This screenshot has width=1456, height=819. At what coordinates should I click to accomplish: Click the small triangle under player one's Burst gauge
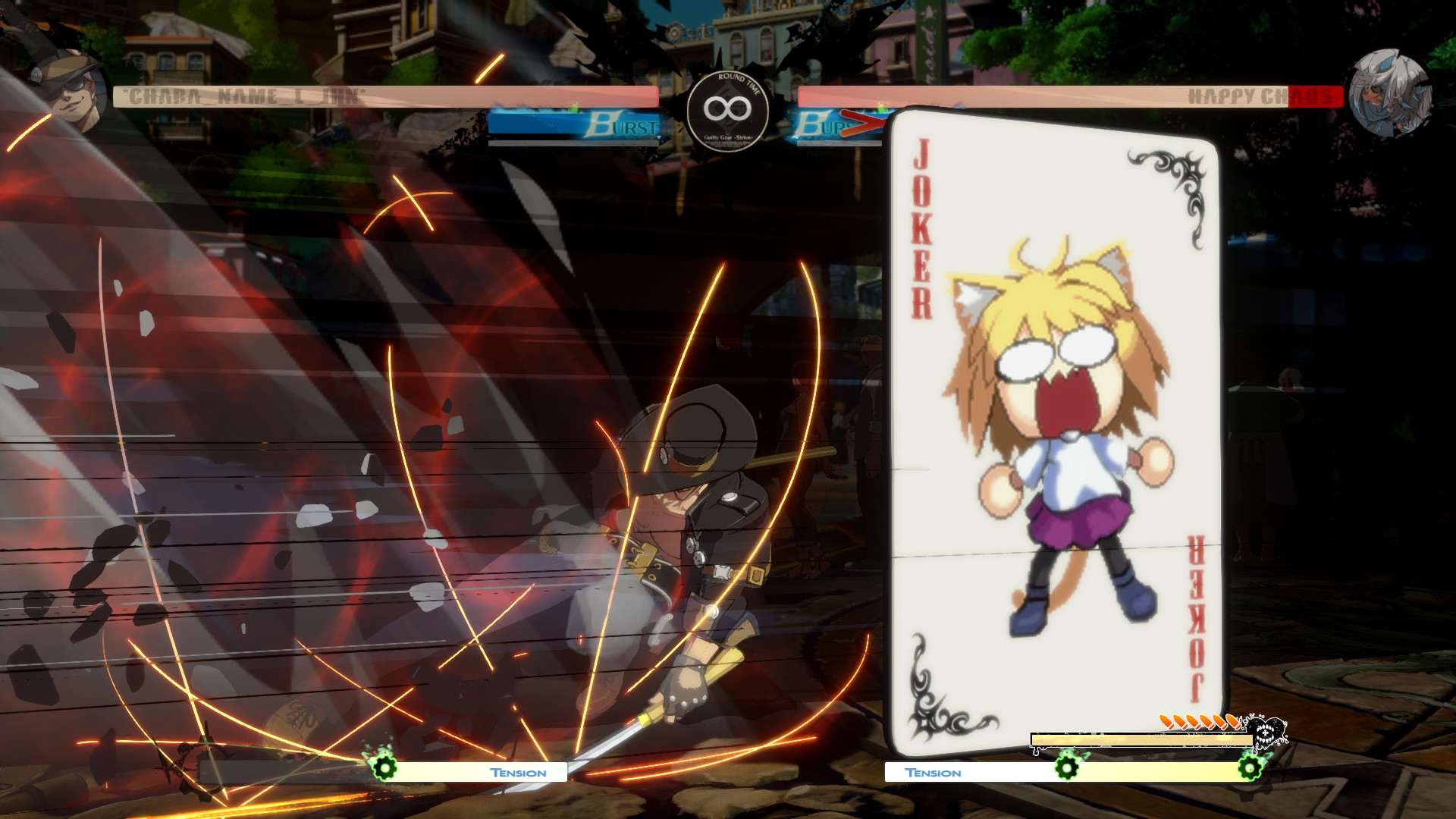pos(658,136)
